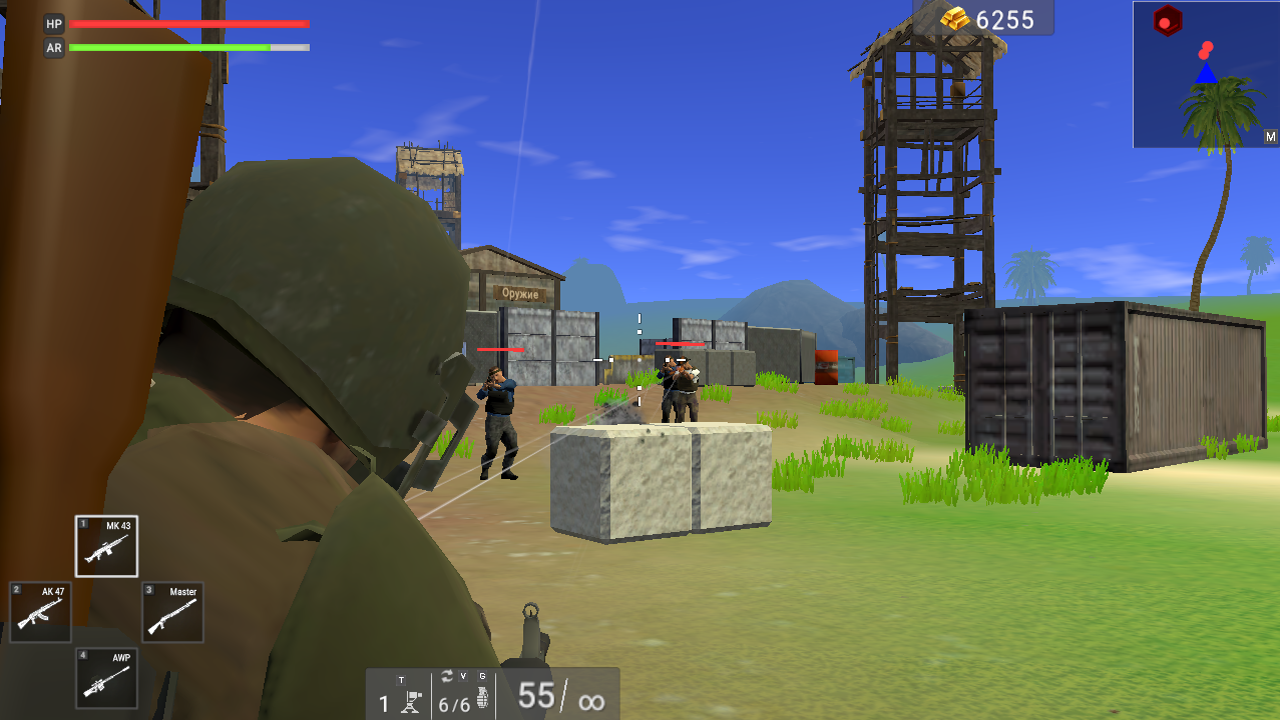Select the Master shotgun in slot 3

(171, 612)
